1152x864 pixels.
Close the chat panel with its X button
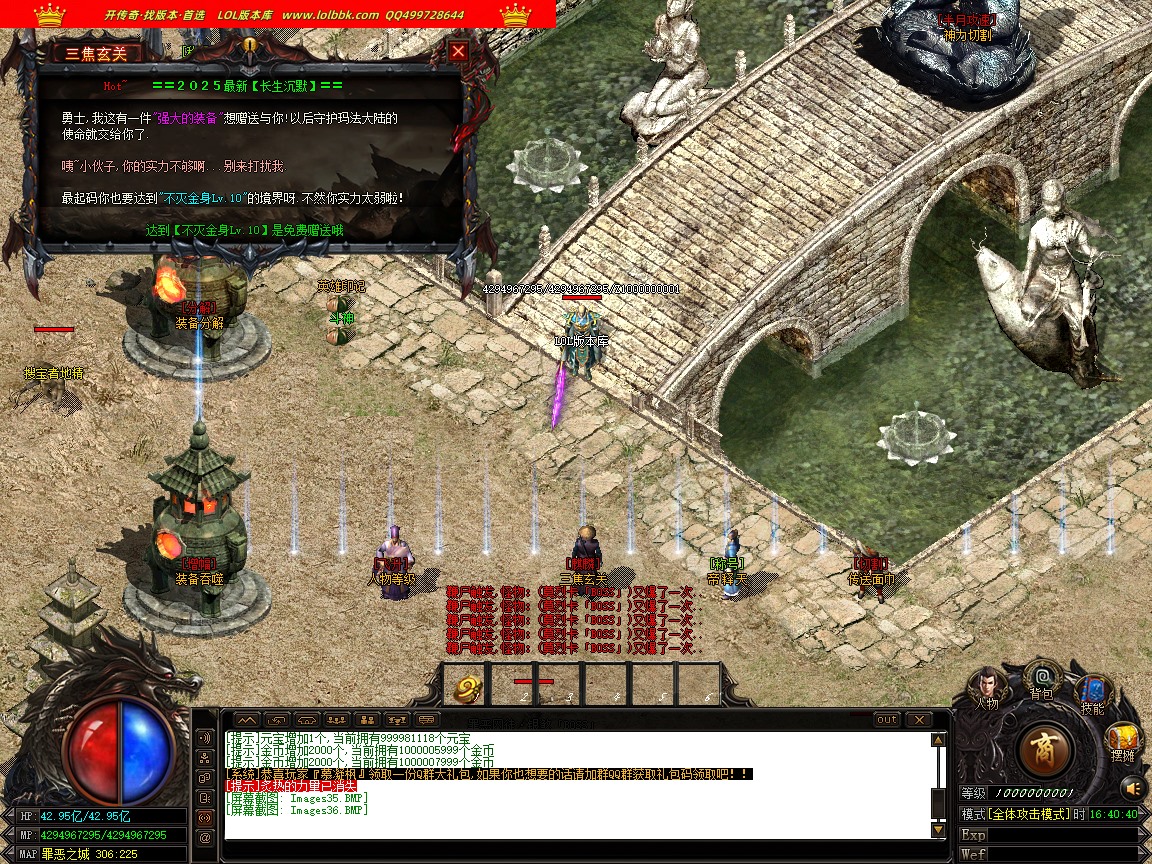coord(918,720)
